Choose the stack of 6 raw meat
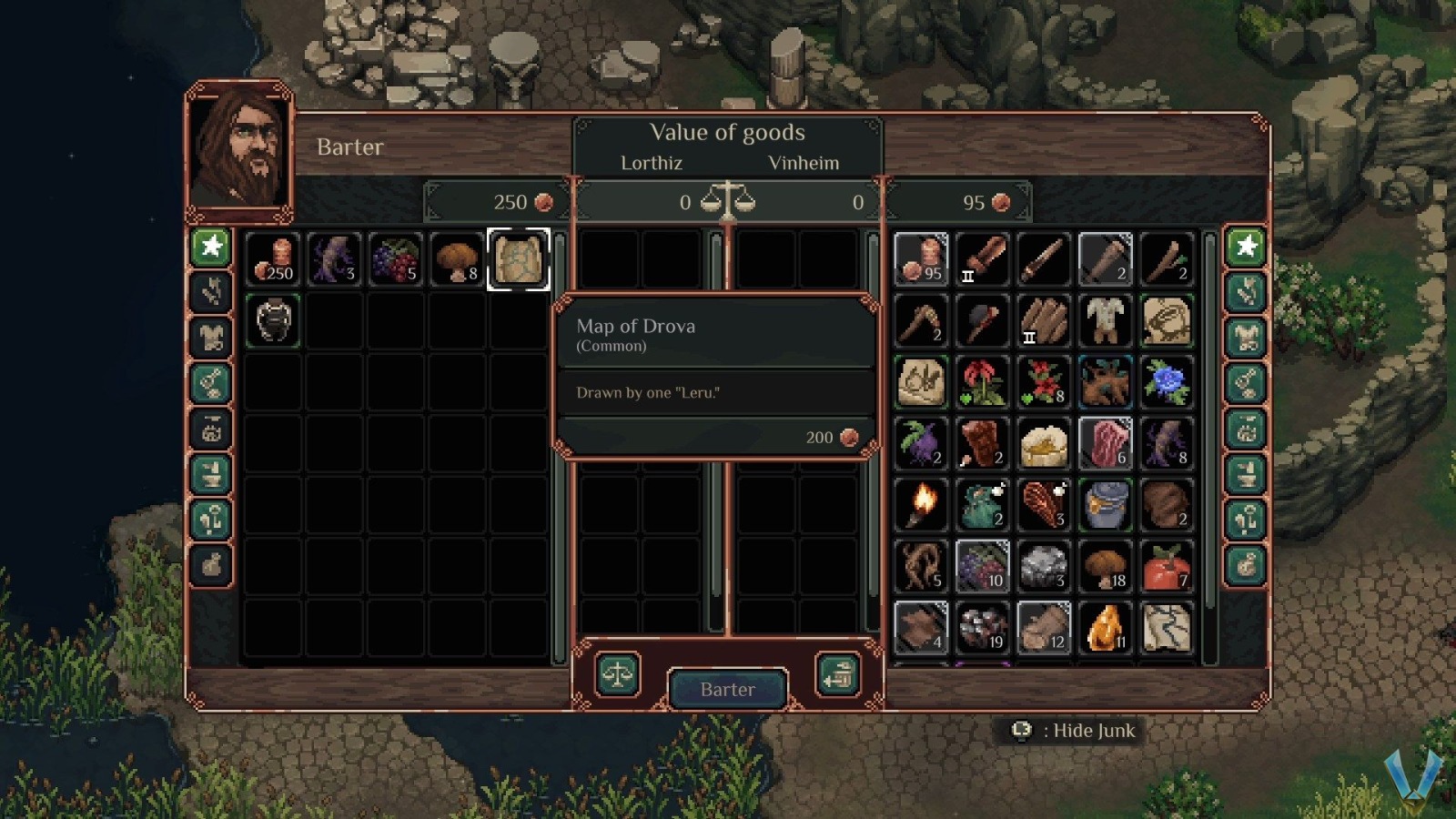 pos(1105,443)
